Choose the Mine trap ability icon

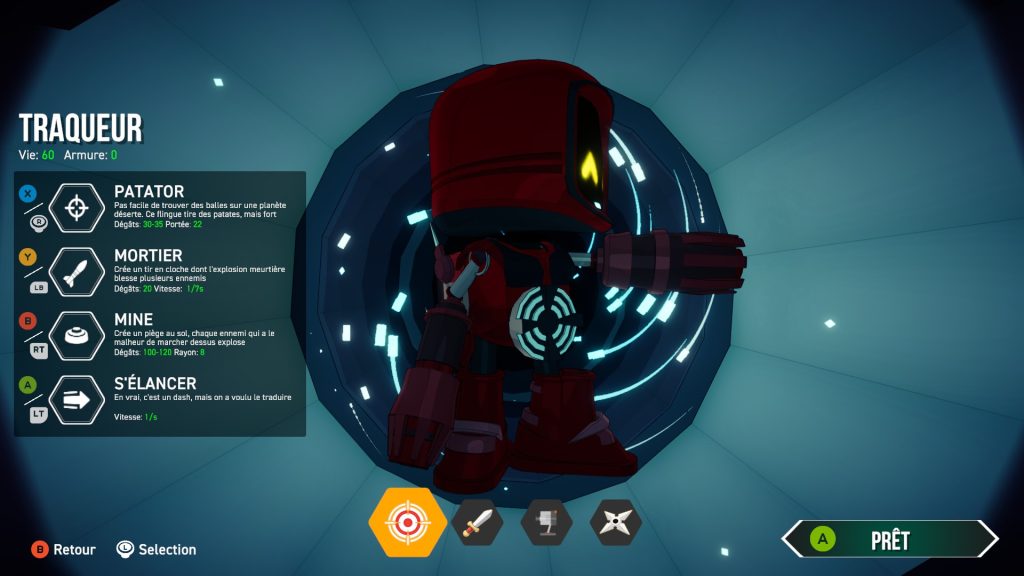(x=77, y=336)
